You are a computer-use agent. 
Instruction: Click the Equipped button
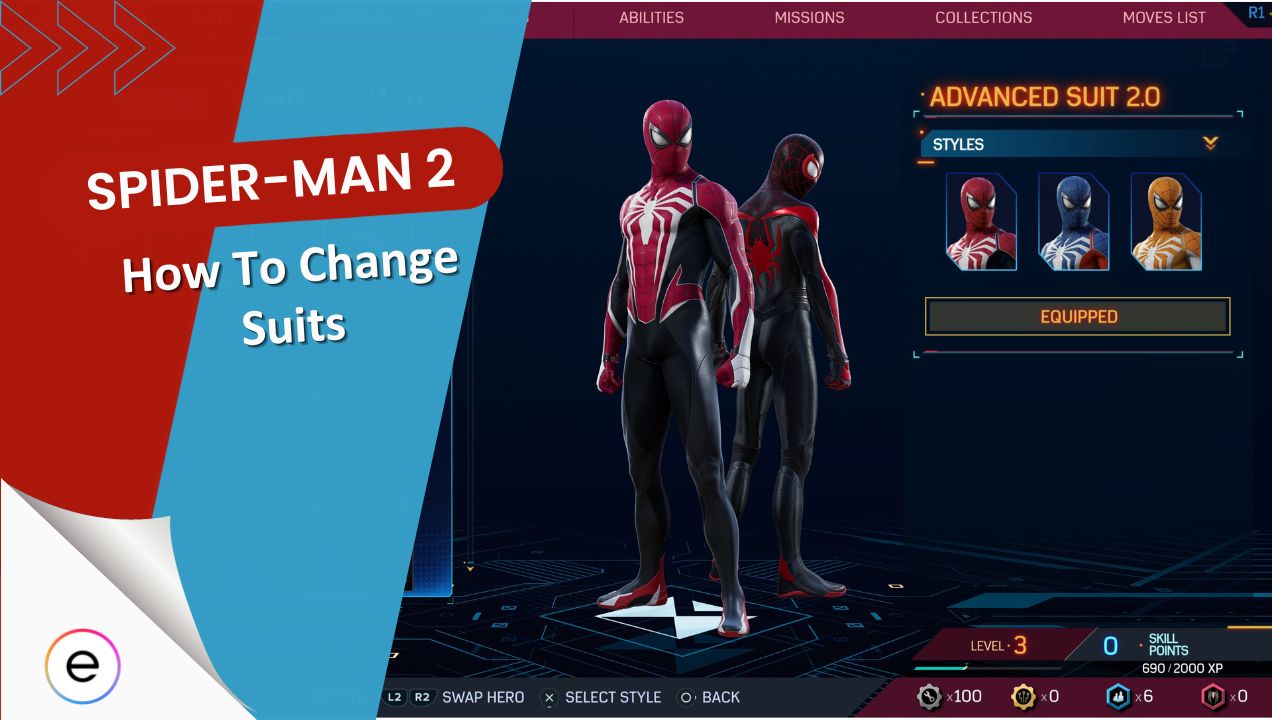coord(1077,316)
